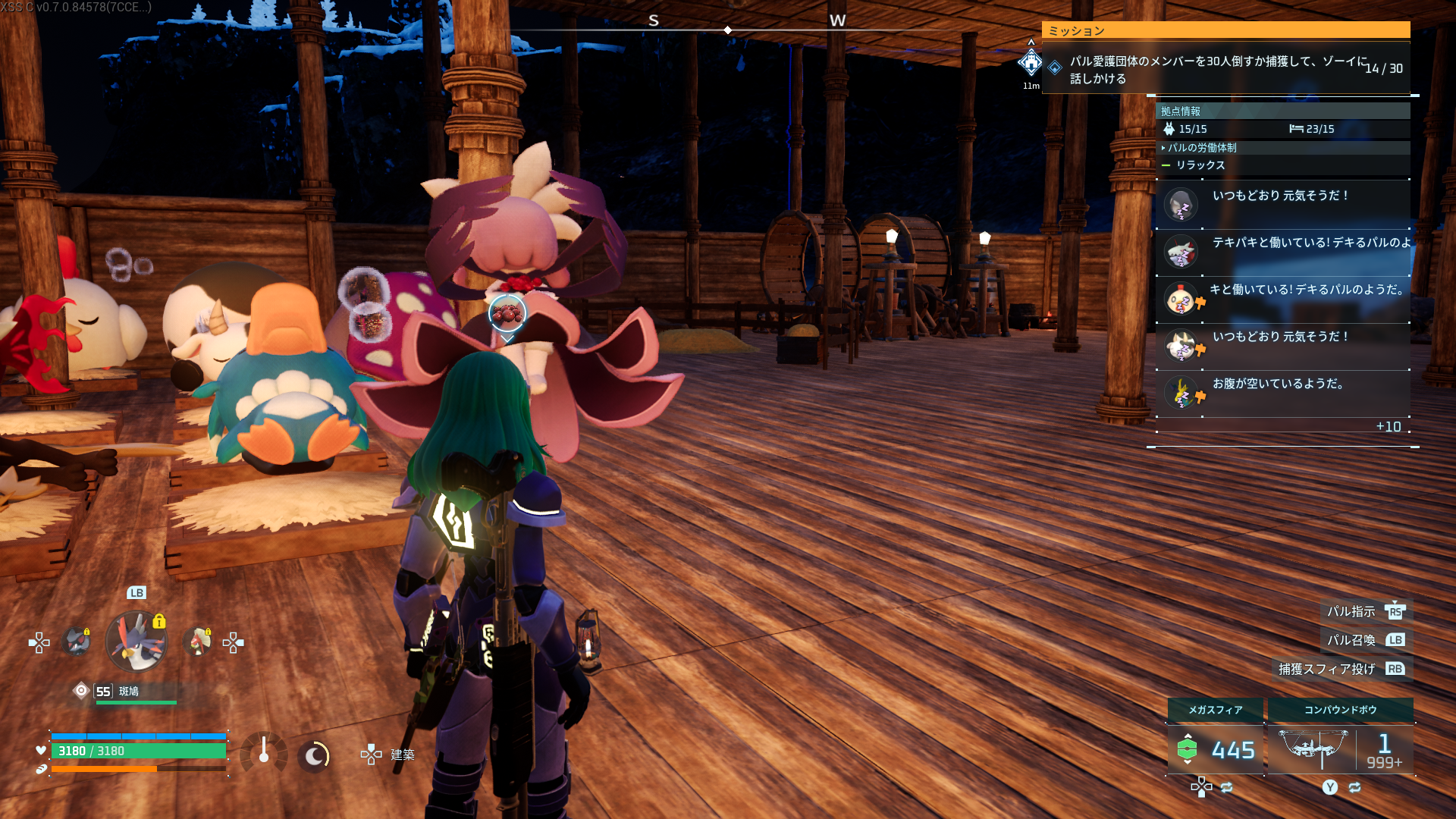Image resolution: width=1456 pixels, height=819 pixels.
Task: Select the hungry pal status row
Action: click(1282, 393)
